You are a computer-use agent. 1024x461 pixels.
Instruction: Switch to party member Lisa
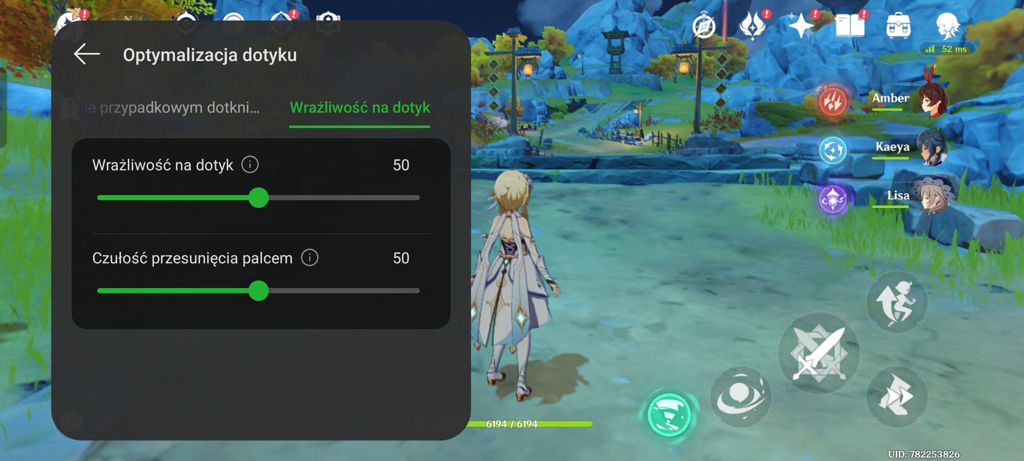point(930,196)
